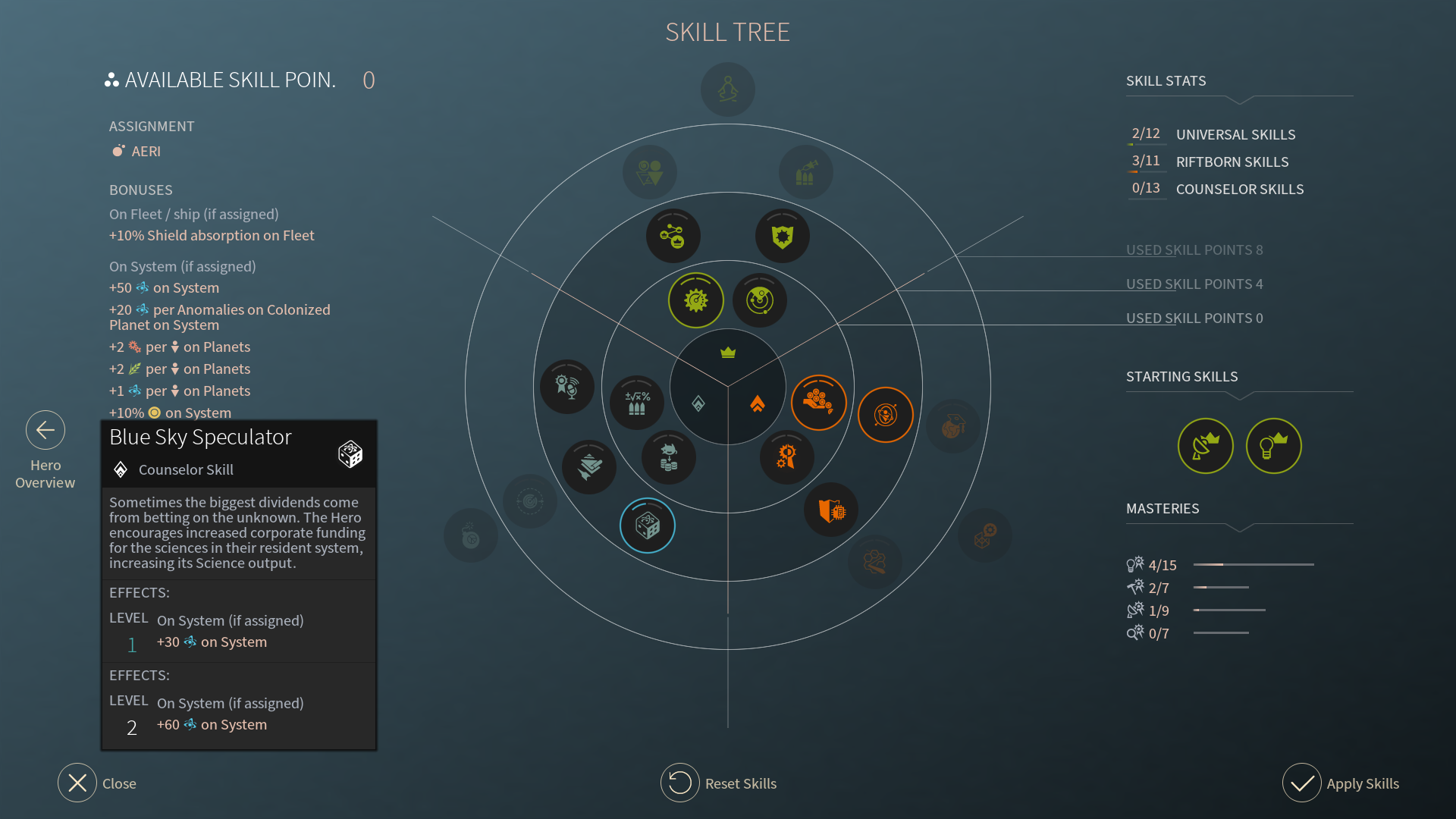
Task: Choose the math symbols skill node
Action: point(637,402)
